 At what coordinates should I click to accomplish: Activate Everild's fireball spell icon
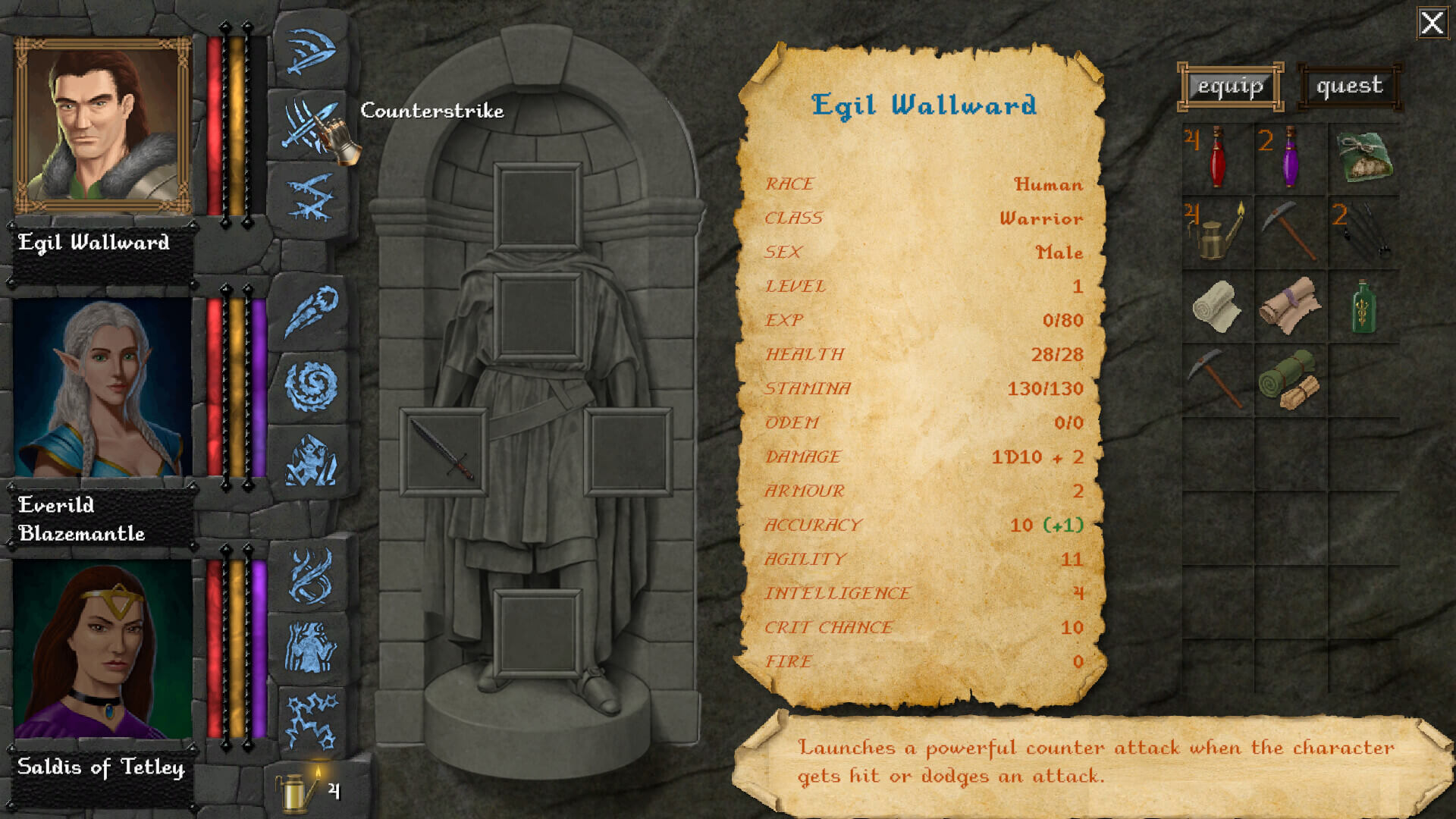309,311
